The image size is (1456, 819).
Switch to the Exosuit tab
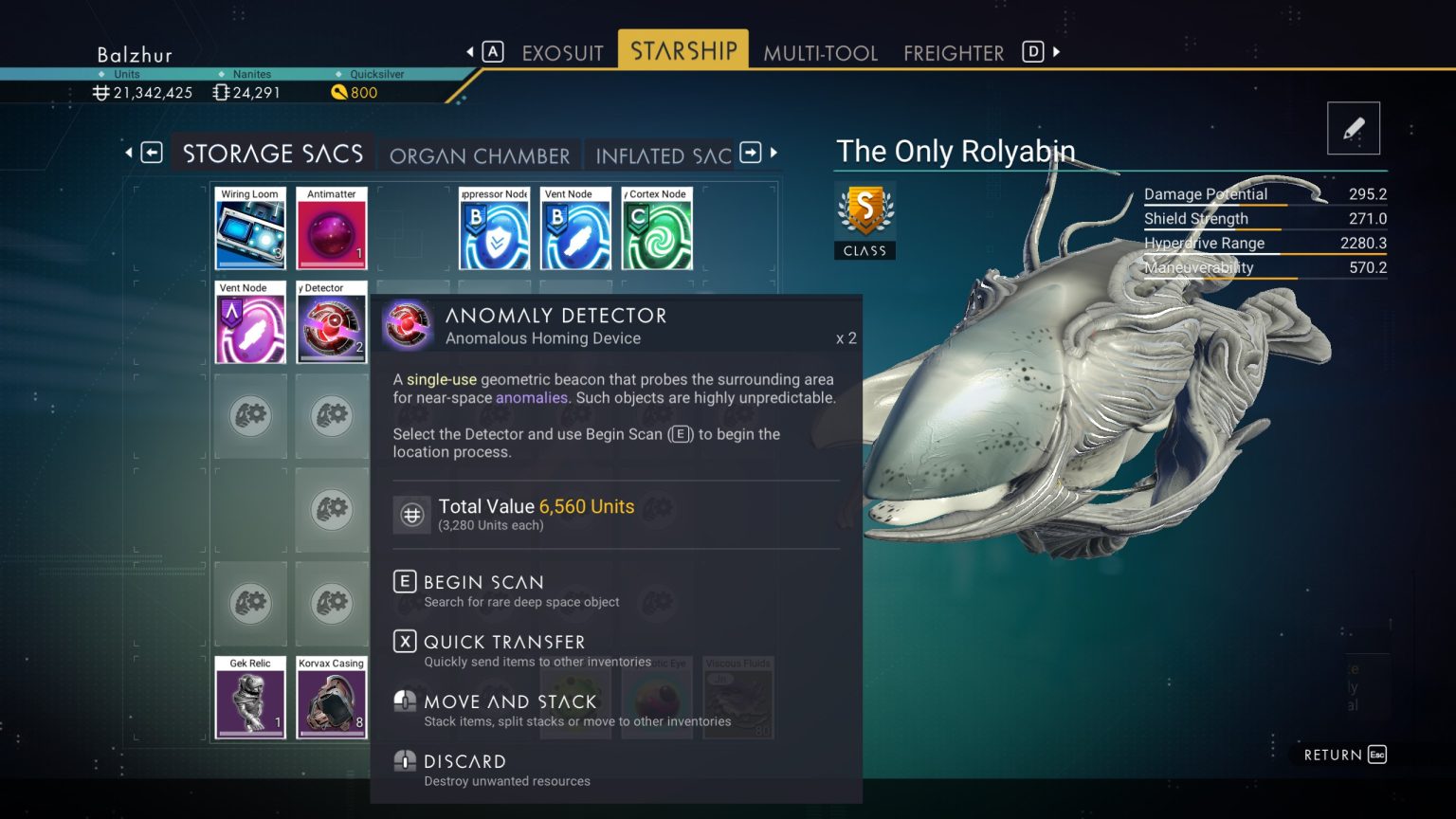coord(562,53)
